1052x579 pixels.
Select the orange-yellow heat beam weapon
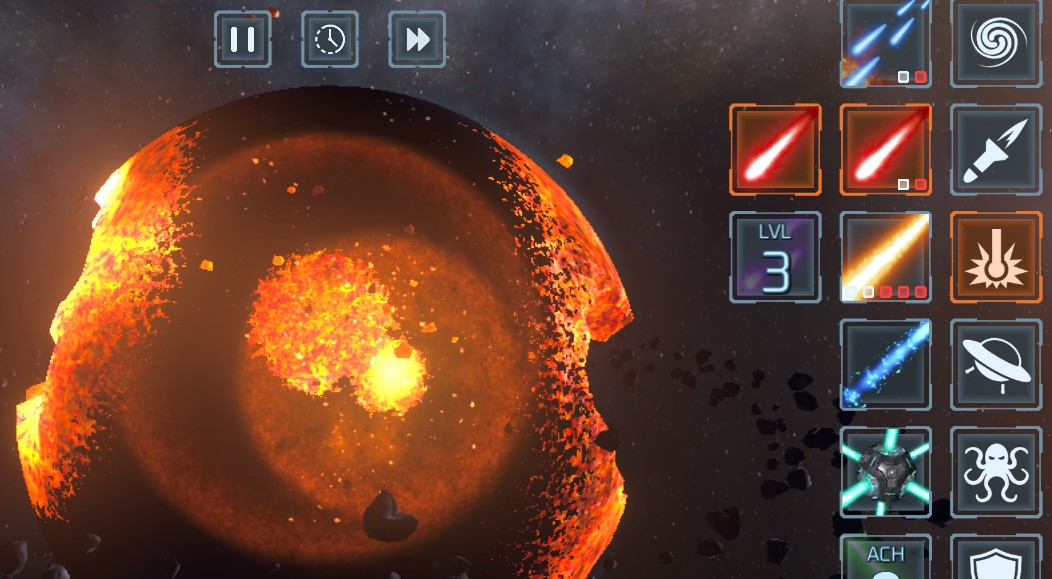coord(885,257)
